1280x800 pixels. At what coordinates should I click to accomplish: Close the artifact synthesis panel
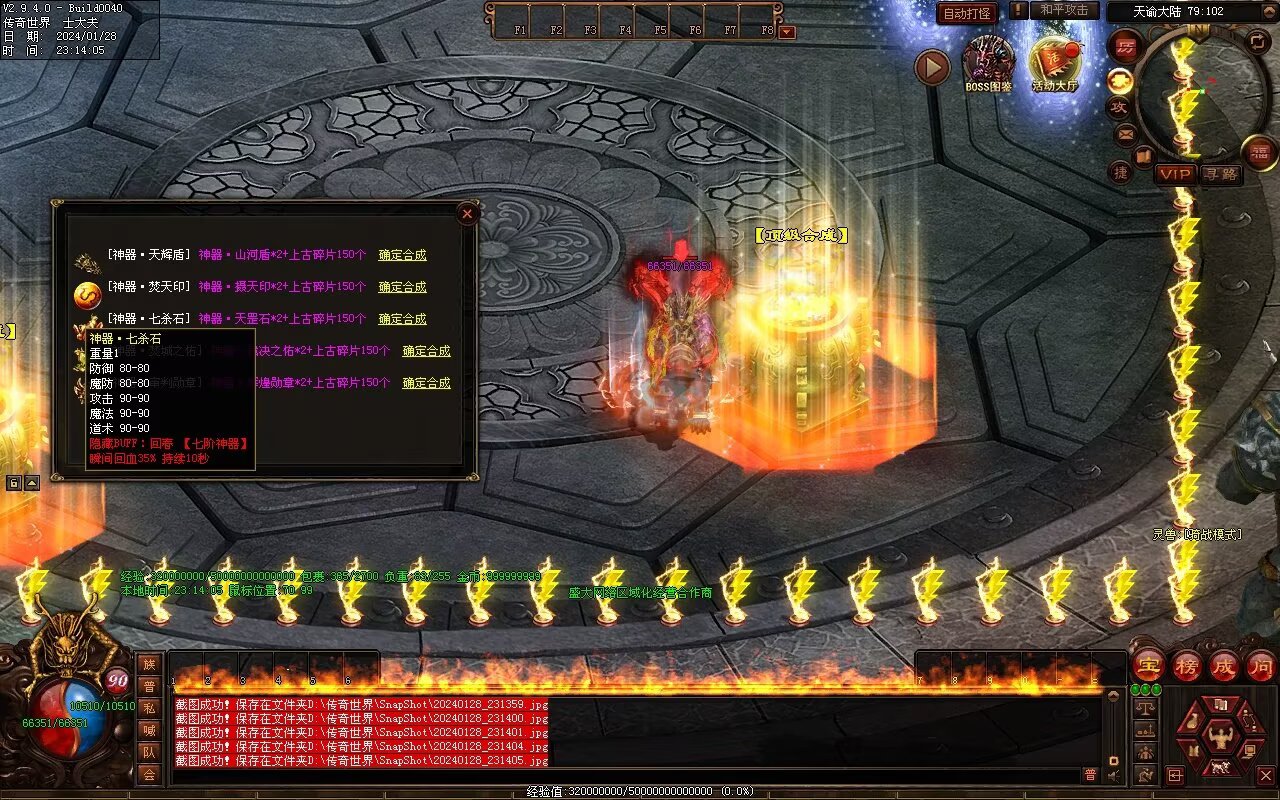tap(467, 213)
